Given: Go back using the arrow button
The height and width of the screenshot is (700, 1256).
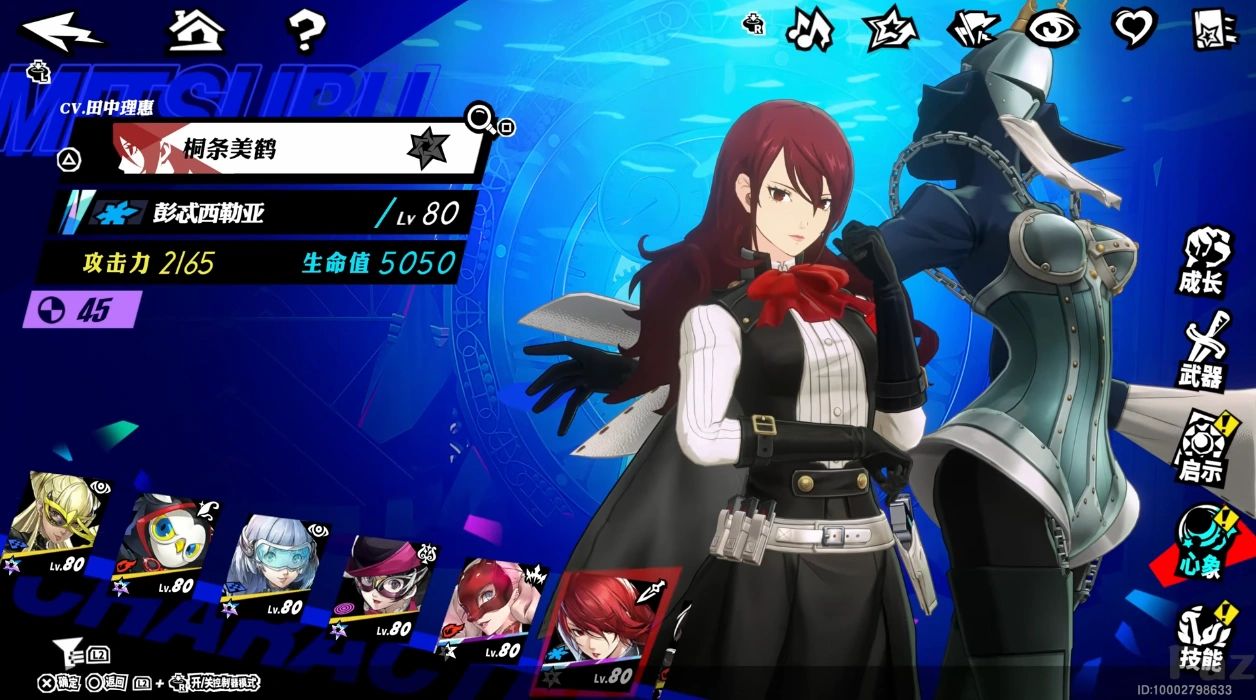Looking at the screenshot, I should (x=62, y=31).
